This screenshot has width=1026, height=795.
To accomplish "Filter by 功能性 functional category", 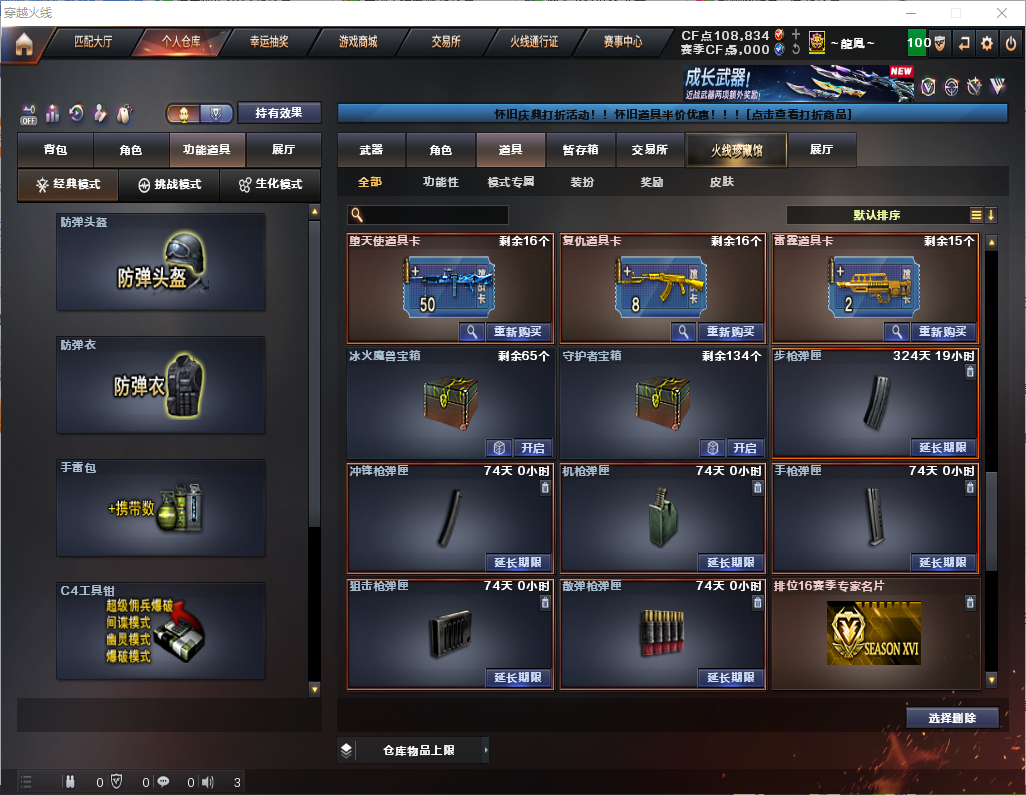I will [440, 182].
